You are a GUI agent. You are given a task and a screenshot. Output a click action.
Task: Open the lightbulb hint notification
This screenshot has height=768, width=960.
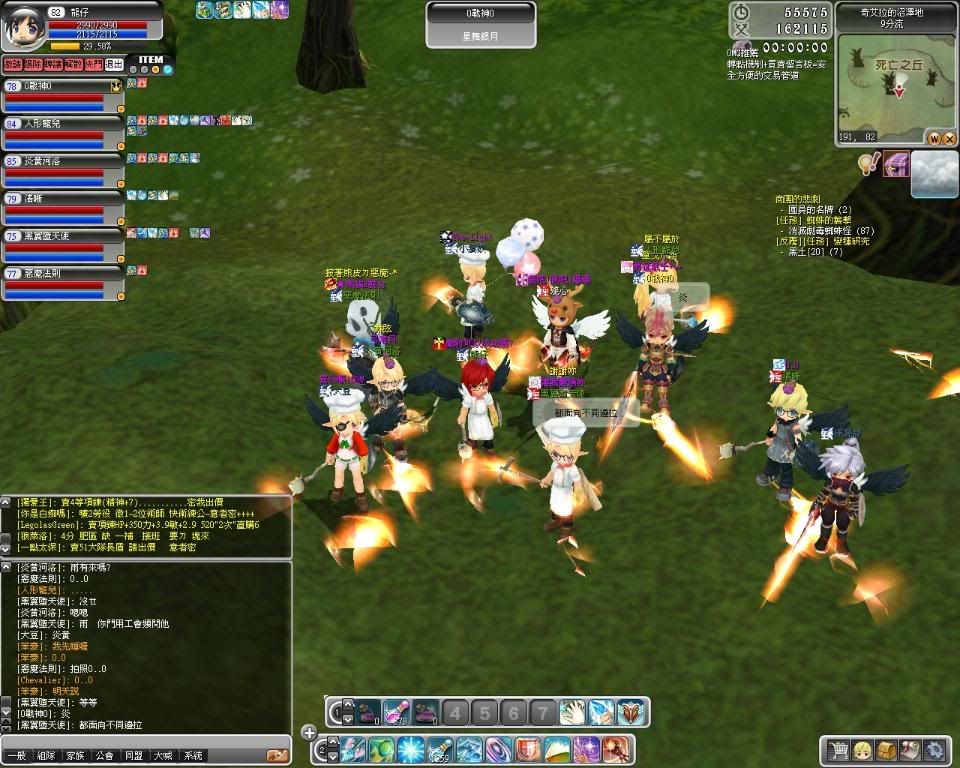click(x=868, y=163)
